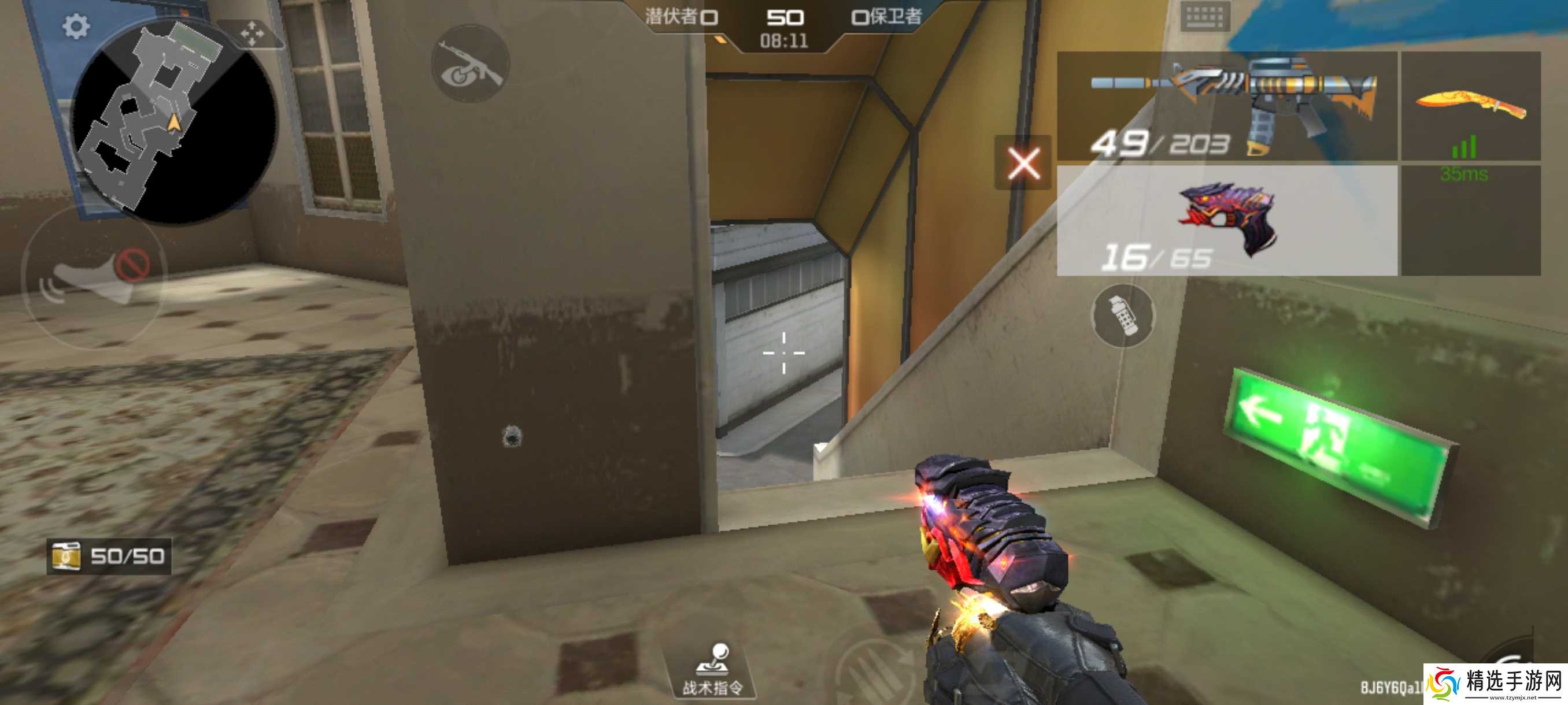1568x705 pixels.
Task: Throw grenade using the grenade button
Action: [x=1122, y=316]
